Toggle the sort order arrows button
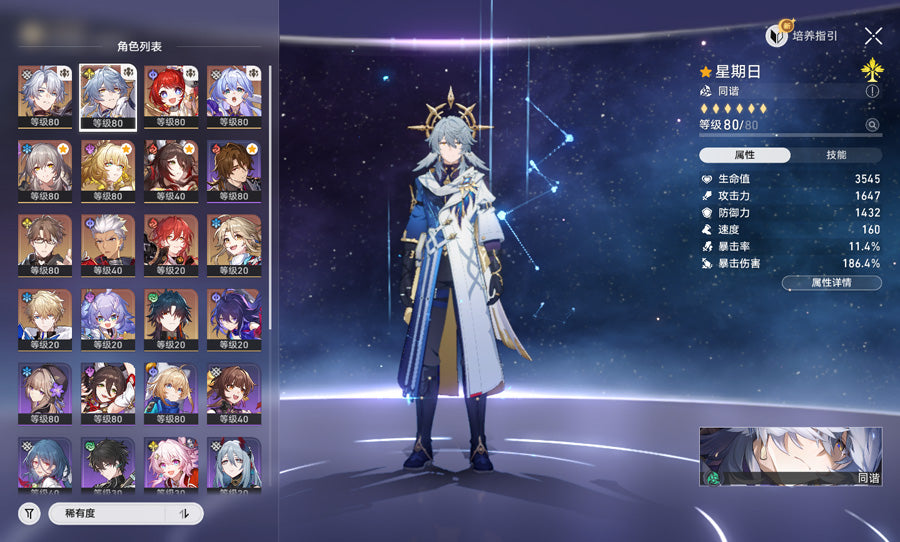This screenshot has height=542, width=900. pos(184,514)
